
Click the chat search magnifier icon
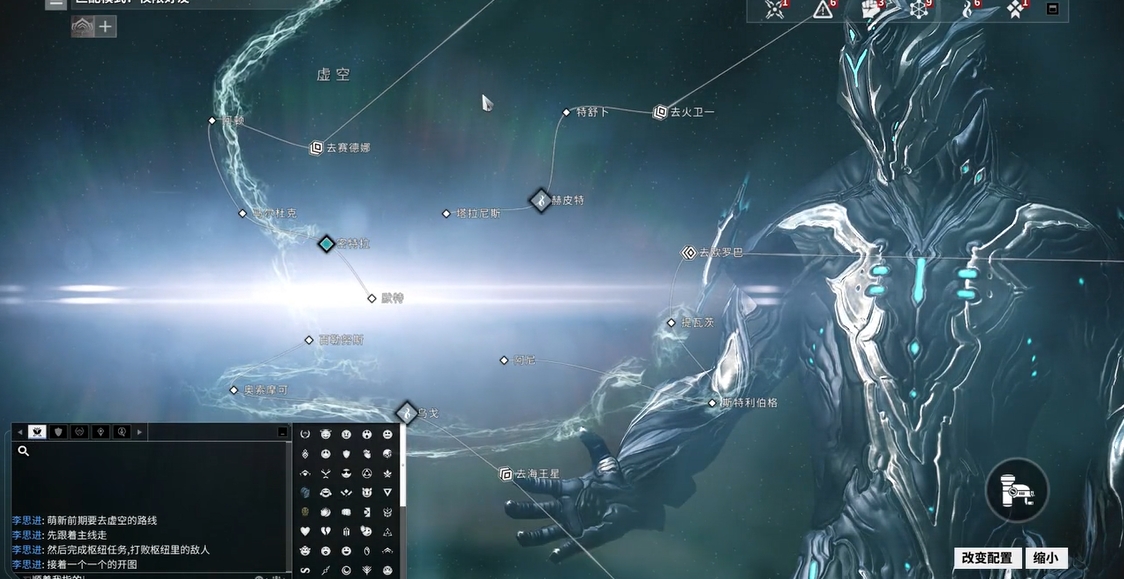point(24,451)
